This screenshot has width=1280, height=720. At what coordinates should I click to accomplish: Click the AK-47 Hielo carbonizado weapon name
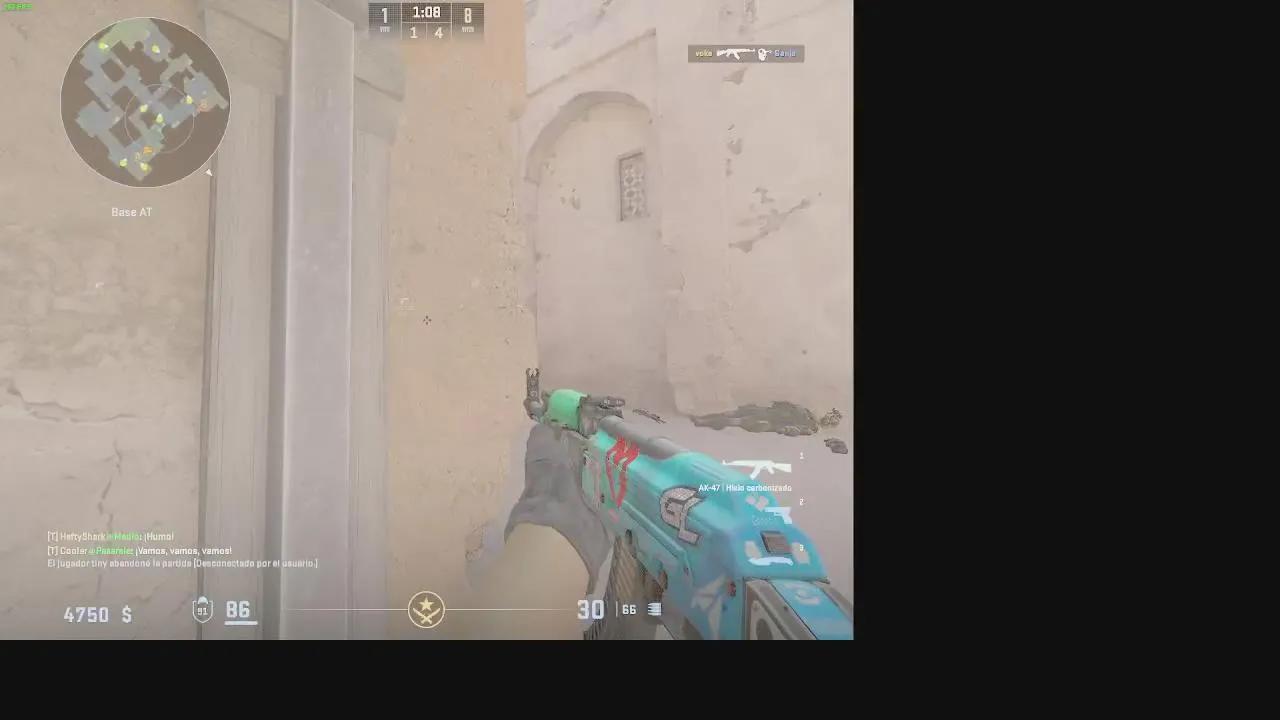[x=744, y=488]
